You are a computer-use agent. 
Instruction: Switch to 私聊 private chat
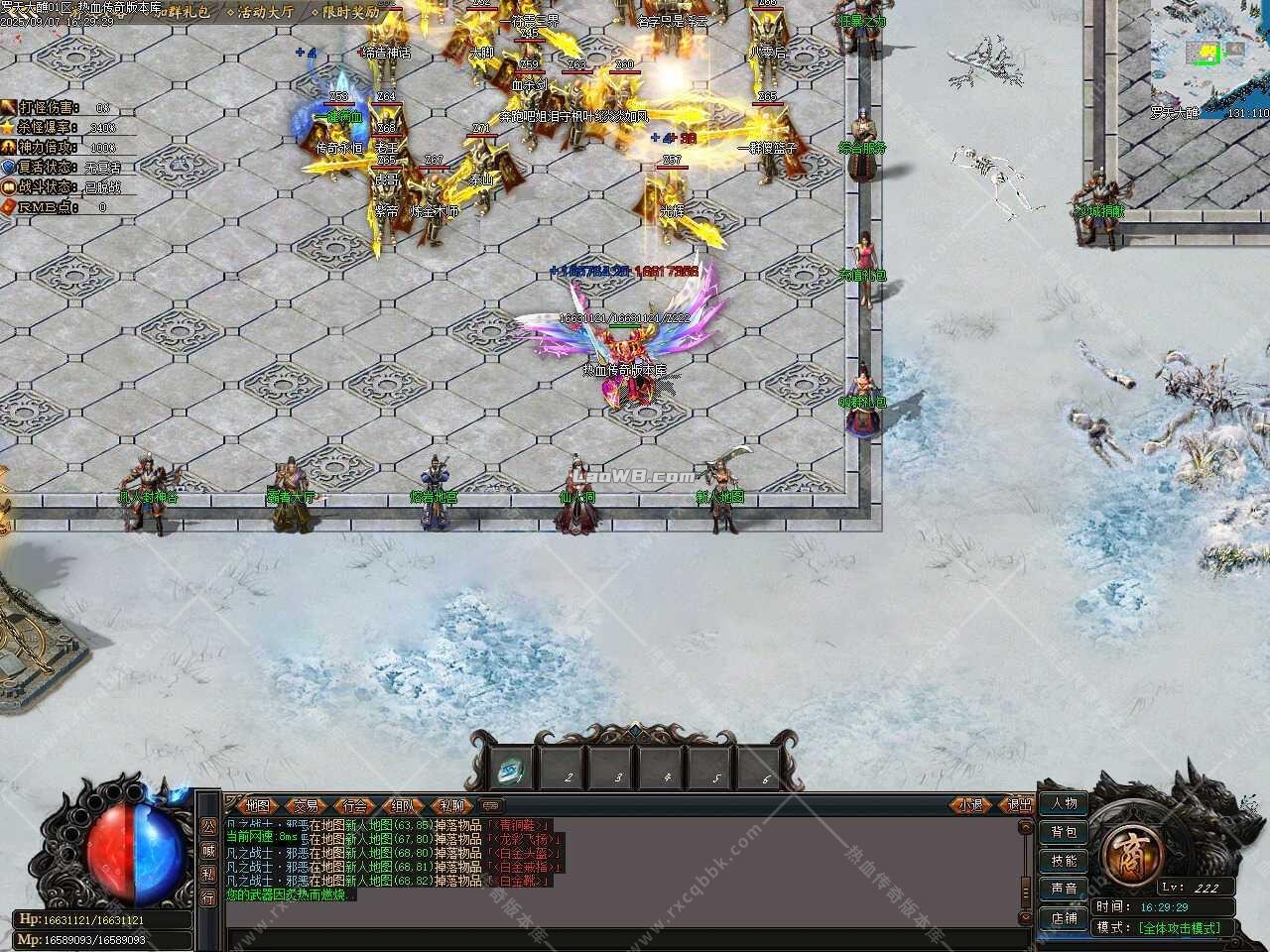[x=451, y=806]
